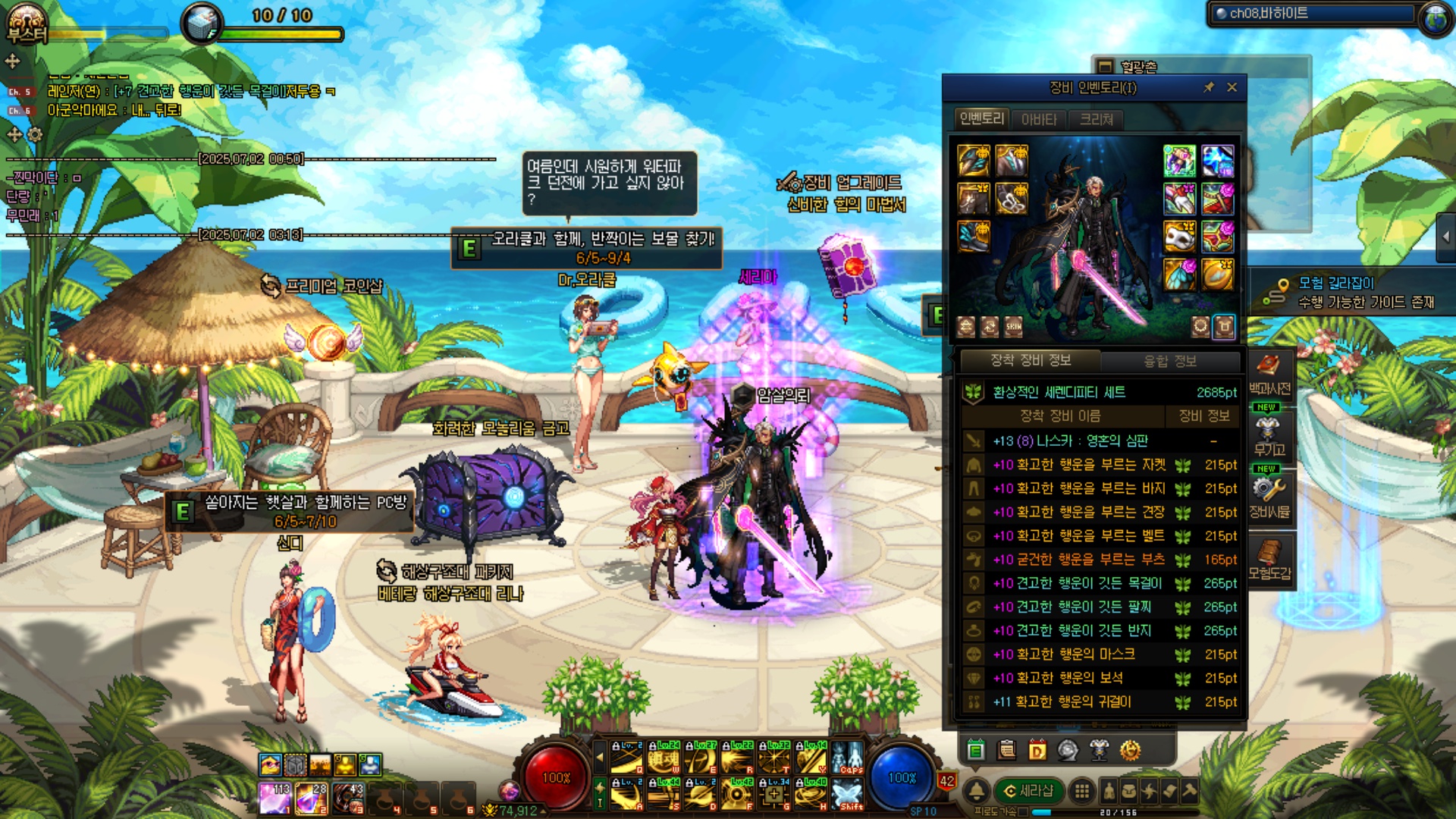Use the consumable in quick slot 1

274,799
